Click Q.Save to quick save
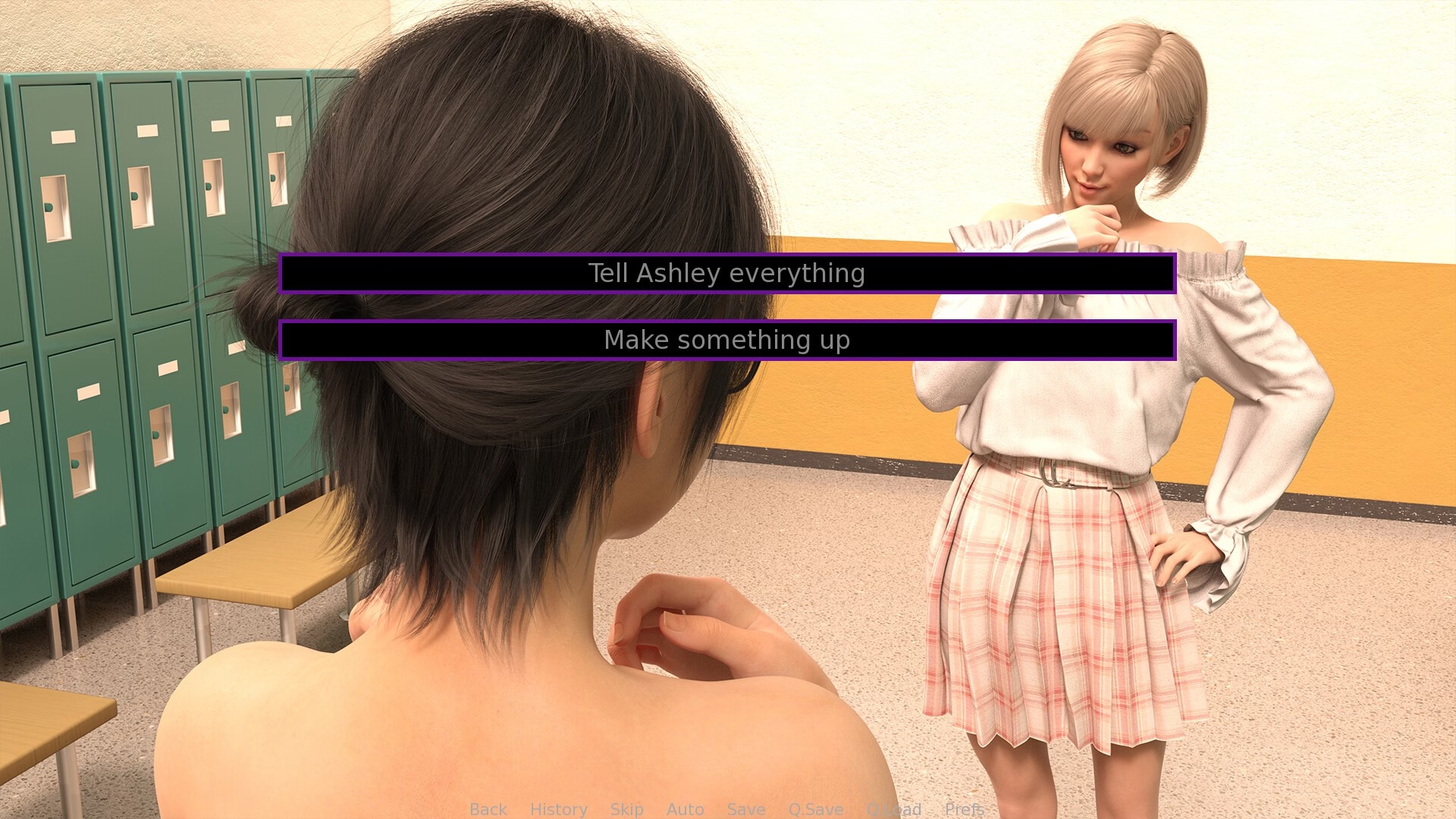Image resolution: width=1456 pixels, height=819 pixels. coord(815,809)
